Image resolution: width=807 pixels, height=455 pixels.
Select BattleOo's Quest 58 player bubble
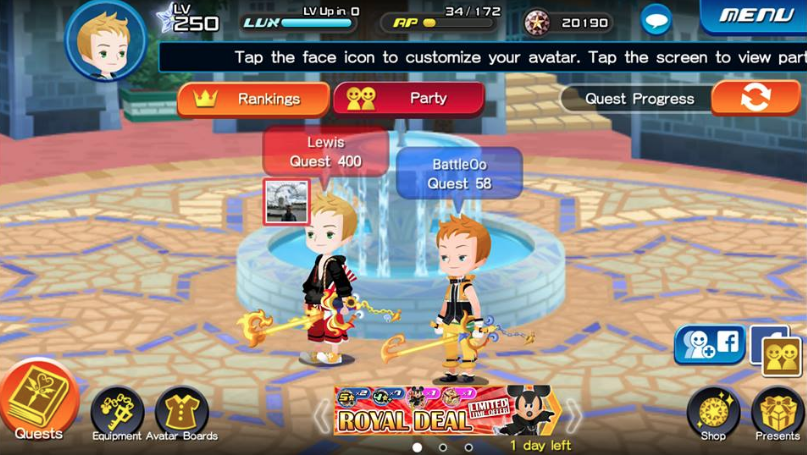(459, 174)
